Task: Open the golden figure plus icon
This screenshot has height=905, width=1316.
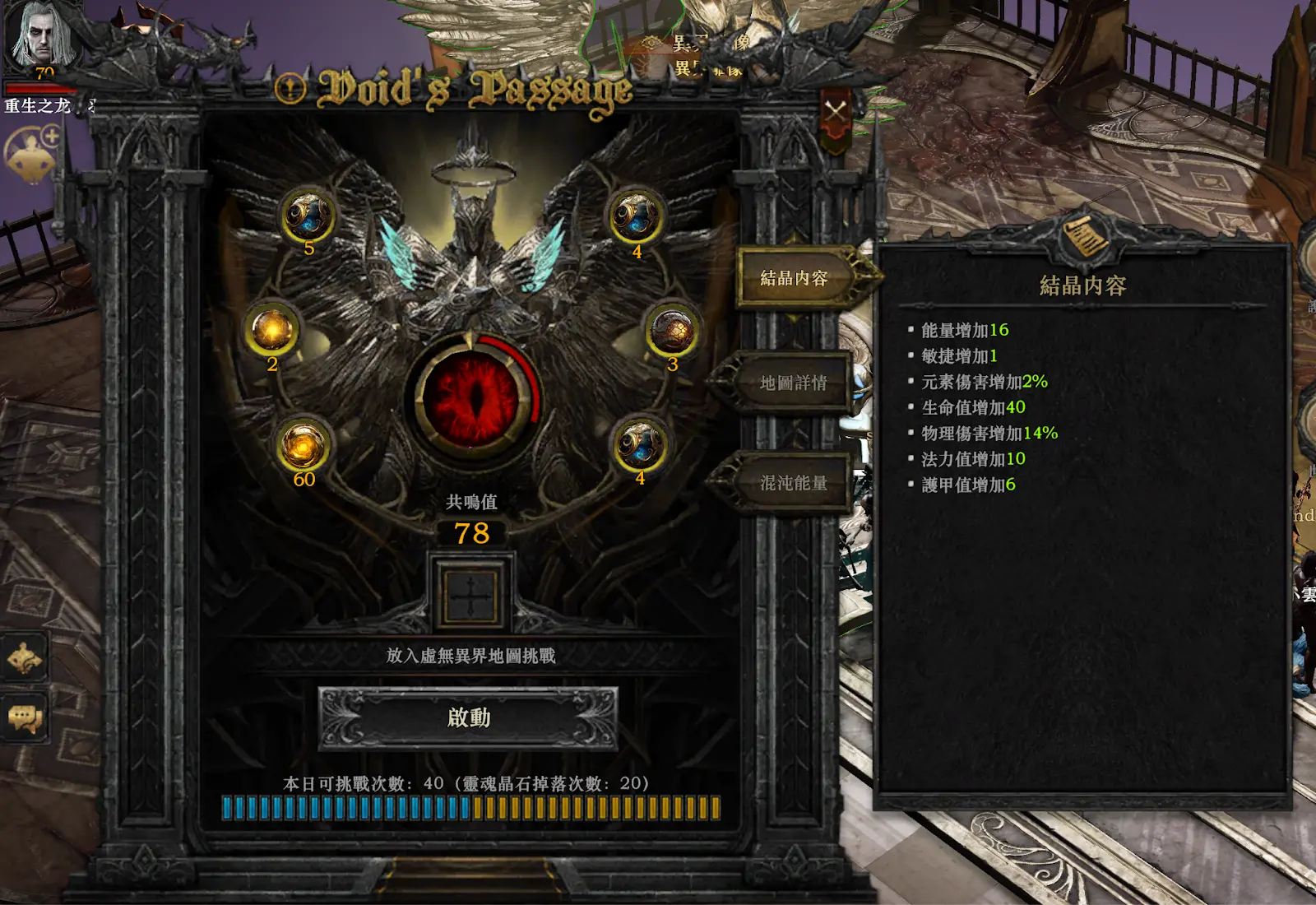Action: tap(33, 152)
